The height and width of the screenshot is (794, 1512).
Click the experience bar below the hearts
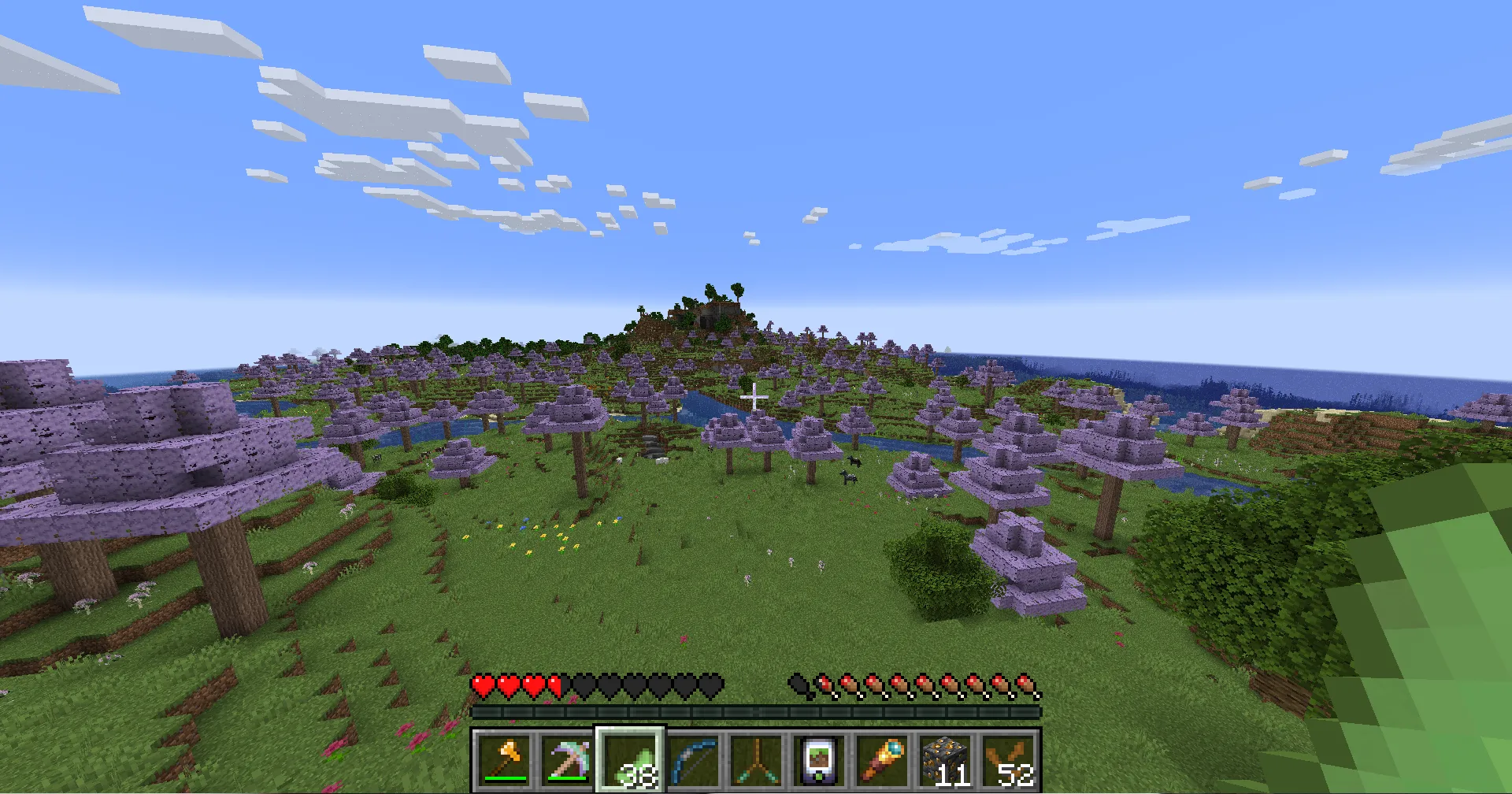pyautogui.click(x=756, y=711)
